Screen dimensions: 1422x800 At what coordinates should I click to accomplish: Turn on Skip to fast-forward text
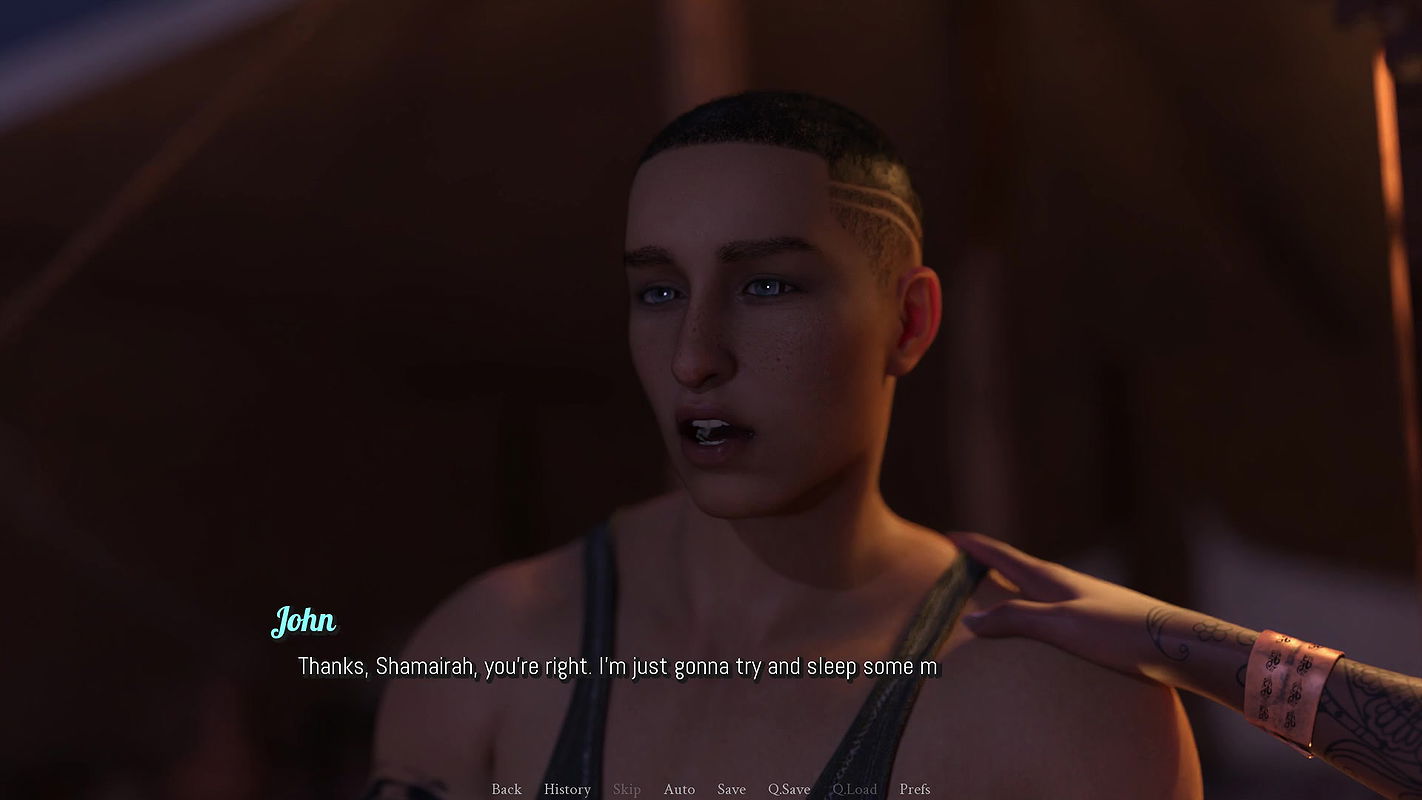(627, 789)
